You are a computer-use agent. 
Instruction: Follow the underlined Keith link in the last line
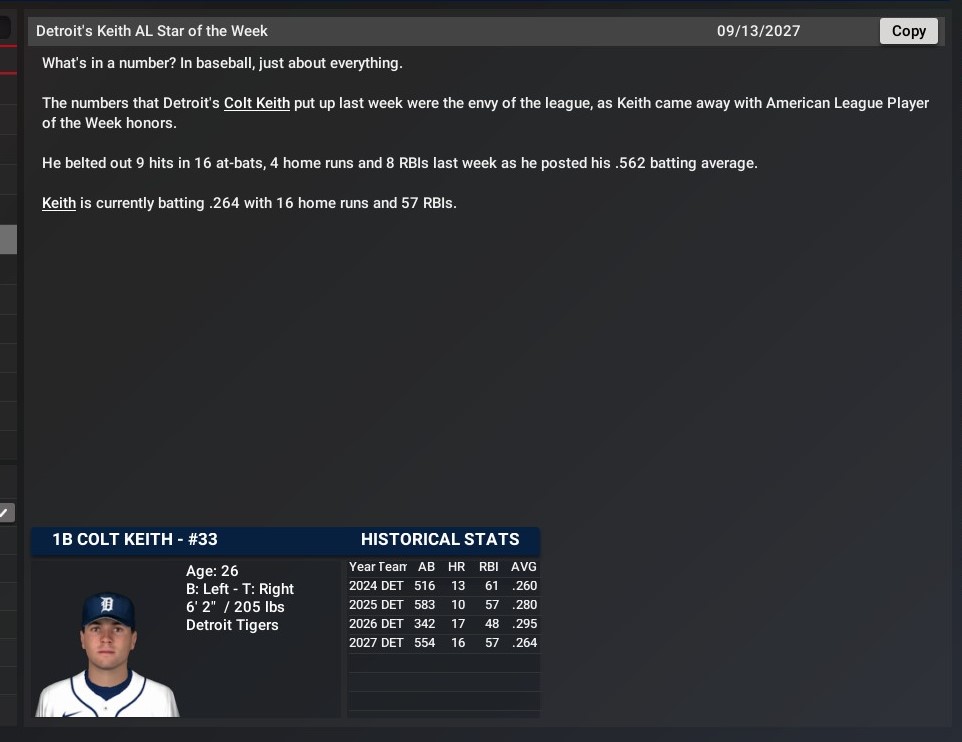(59, 203)
